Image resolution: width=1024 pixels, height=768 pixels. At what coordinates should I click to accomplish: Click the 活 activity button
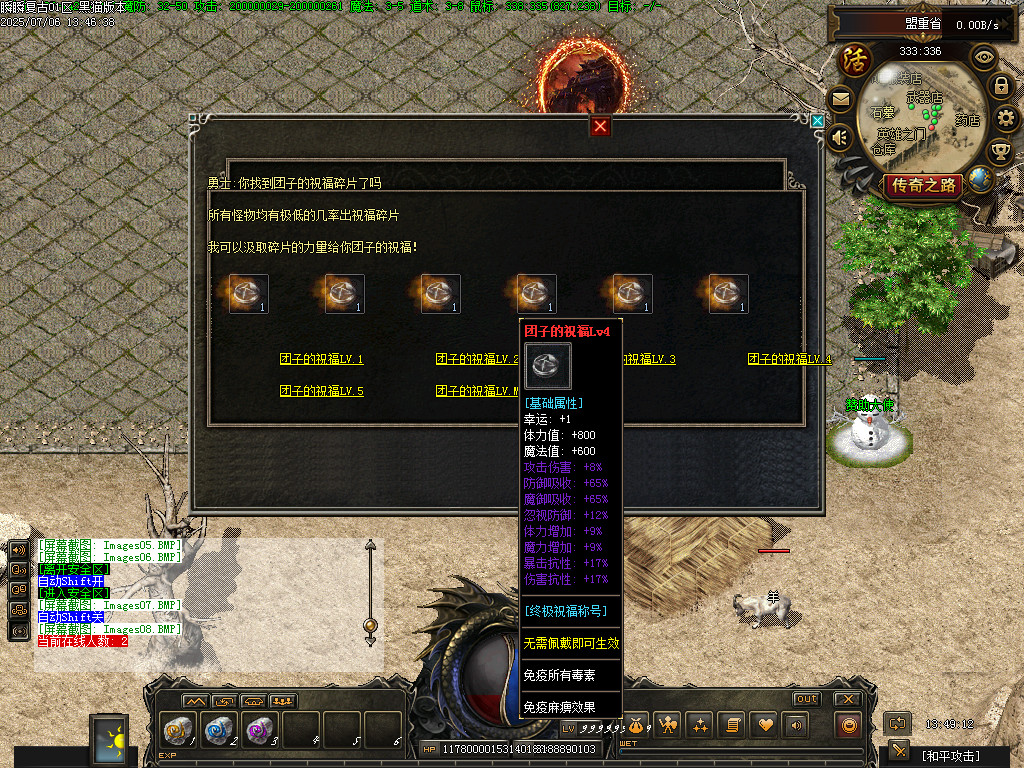(x=856, y=60)
